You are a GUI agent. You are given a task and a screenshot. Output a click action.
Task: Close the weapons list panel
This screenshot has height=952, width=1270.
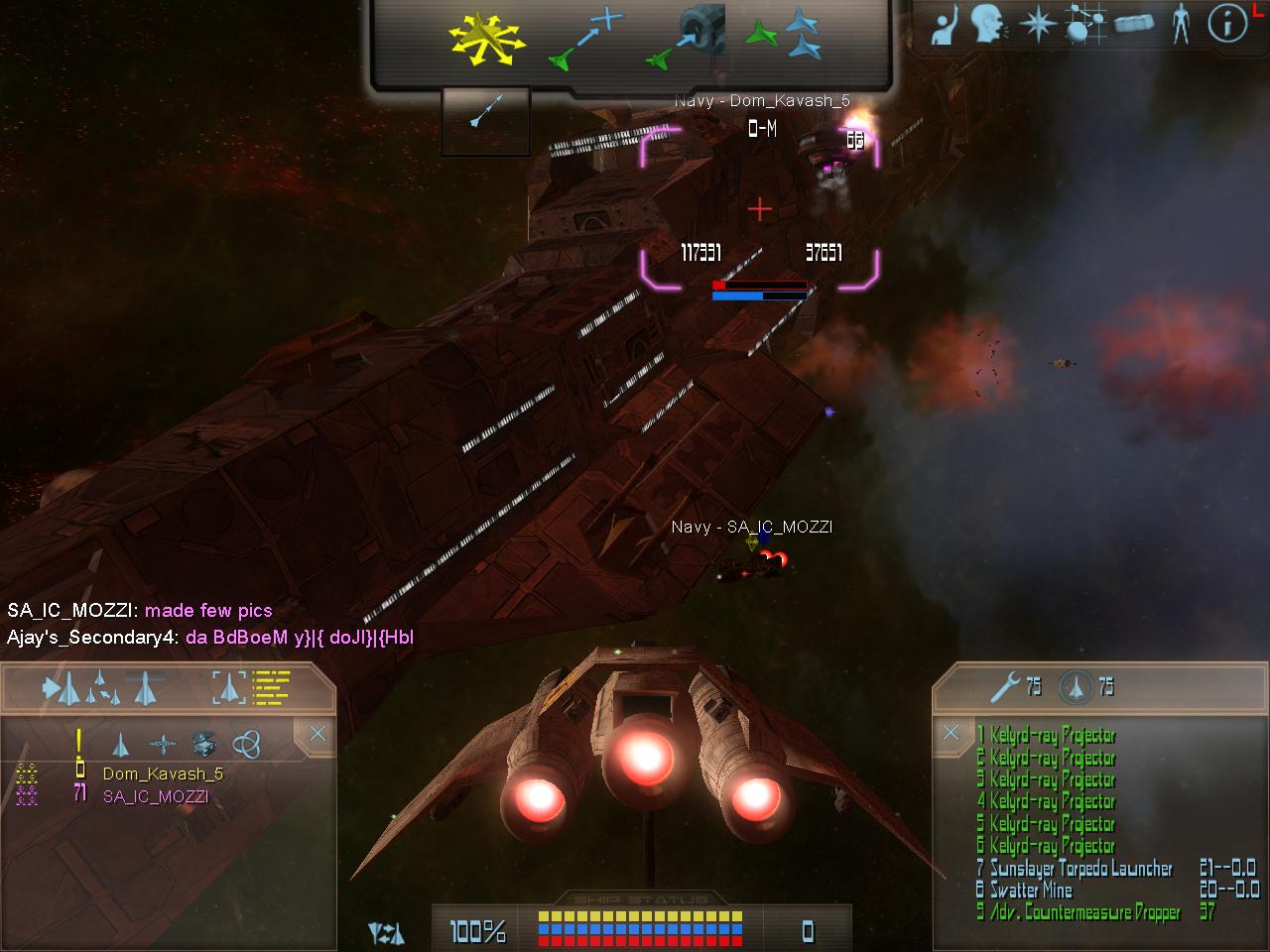click(x=951, y=733)
